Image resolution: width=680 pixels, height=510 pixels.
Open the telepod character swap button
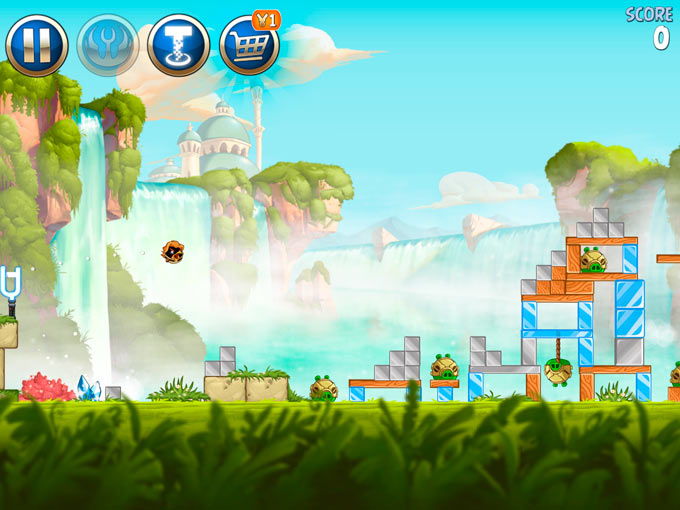pos(178,45)
